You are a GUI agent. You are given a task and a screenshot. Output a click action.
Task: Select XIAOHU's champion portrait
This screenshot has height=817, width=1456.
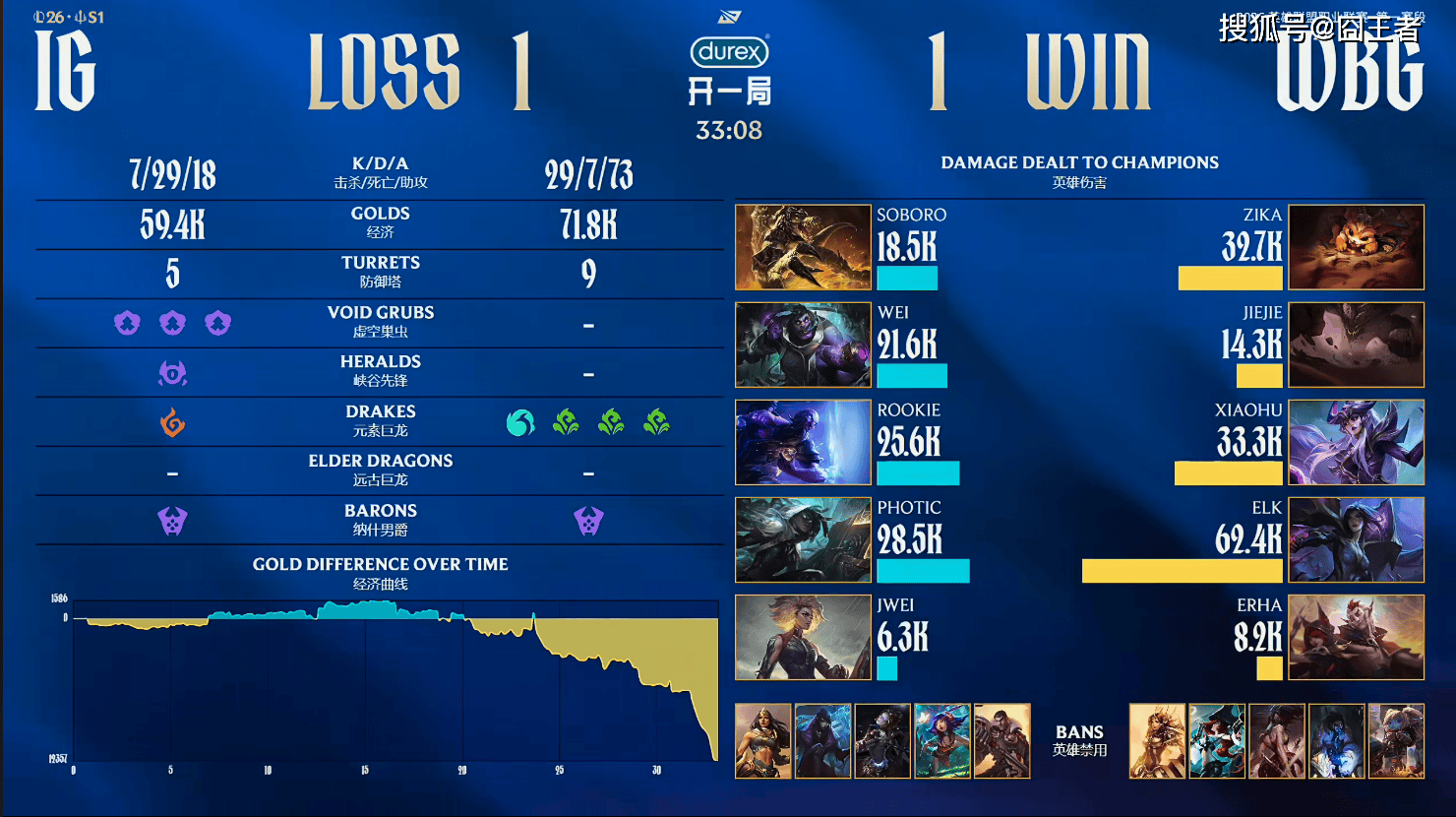[1357, 442]
